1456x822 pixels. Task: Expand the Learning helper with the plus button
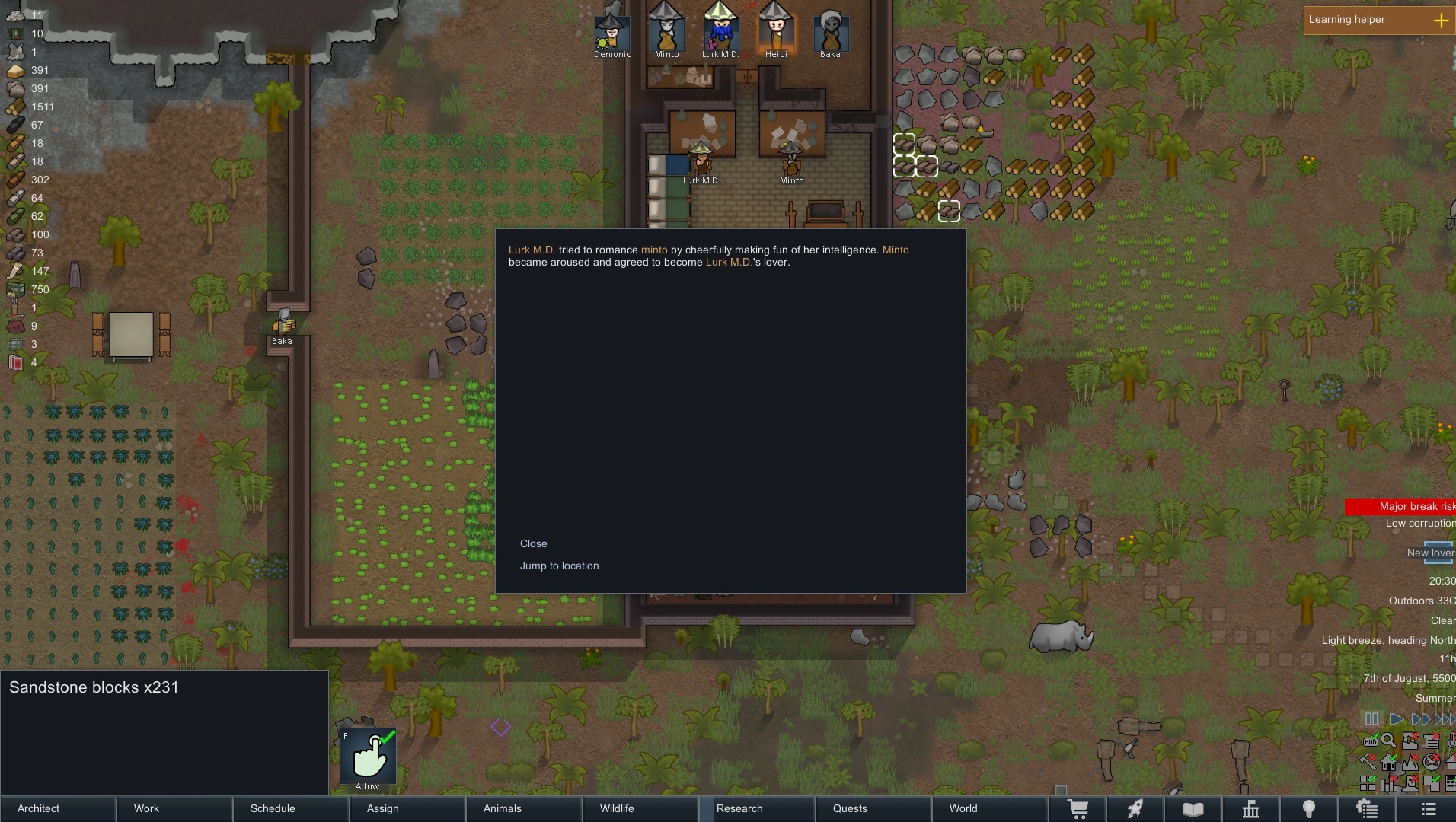(x=1443, y=20)
